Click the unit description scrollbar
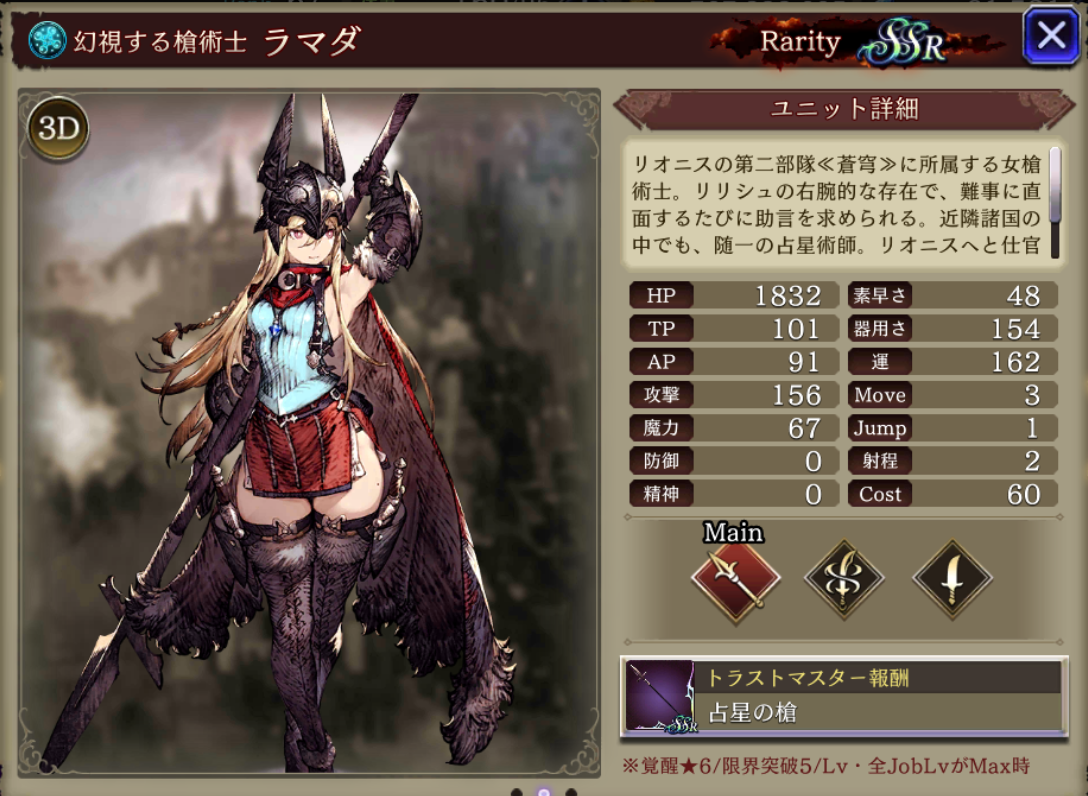 pyautogui.click(x=1054, y=201)
